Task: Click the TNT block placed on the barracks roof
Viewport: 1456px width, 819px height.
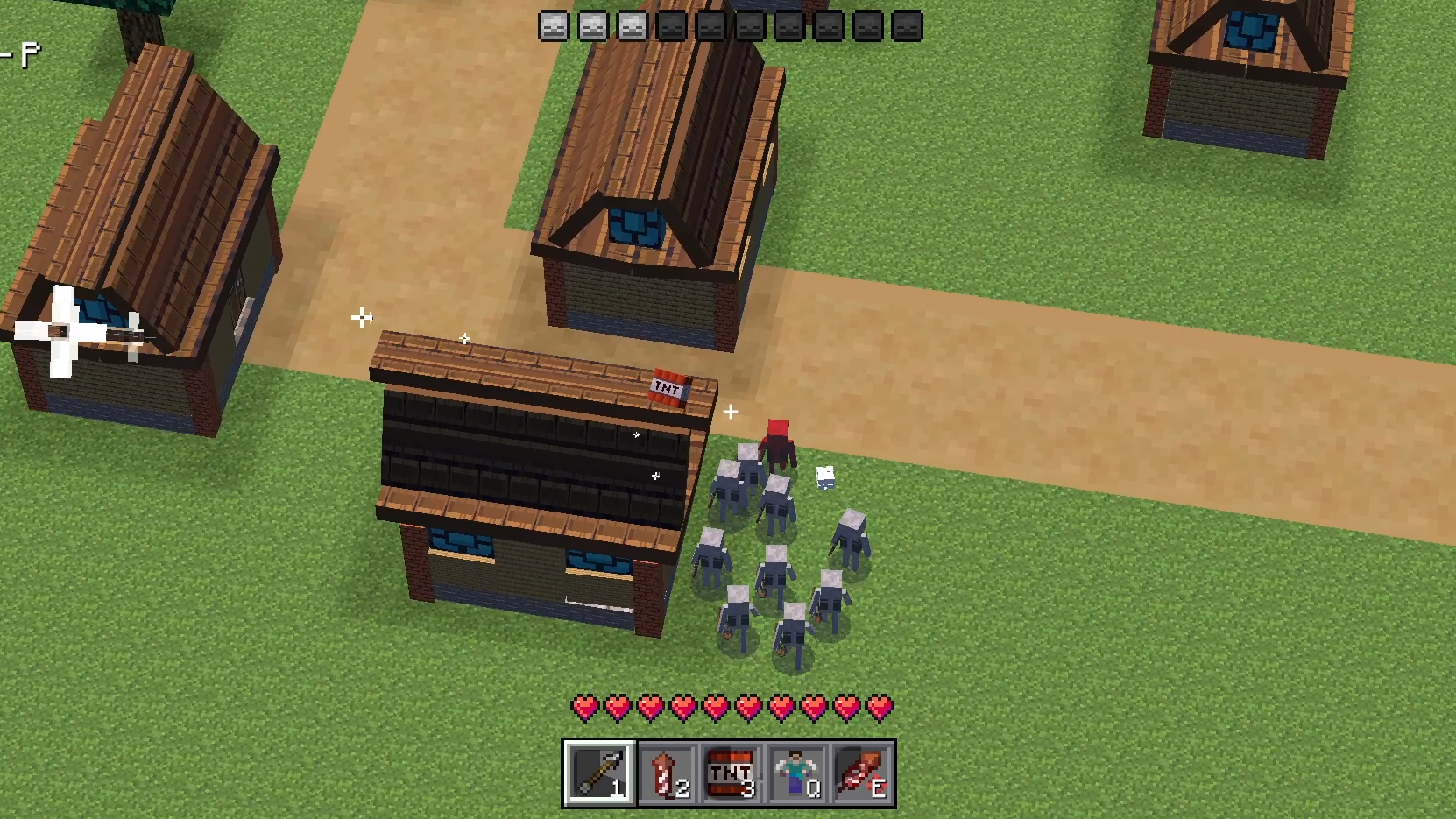Action: tap(669, 385)
